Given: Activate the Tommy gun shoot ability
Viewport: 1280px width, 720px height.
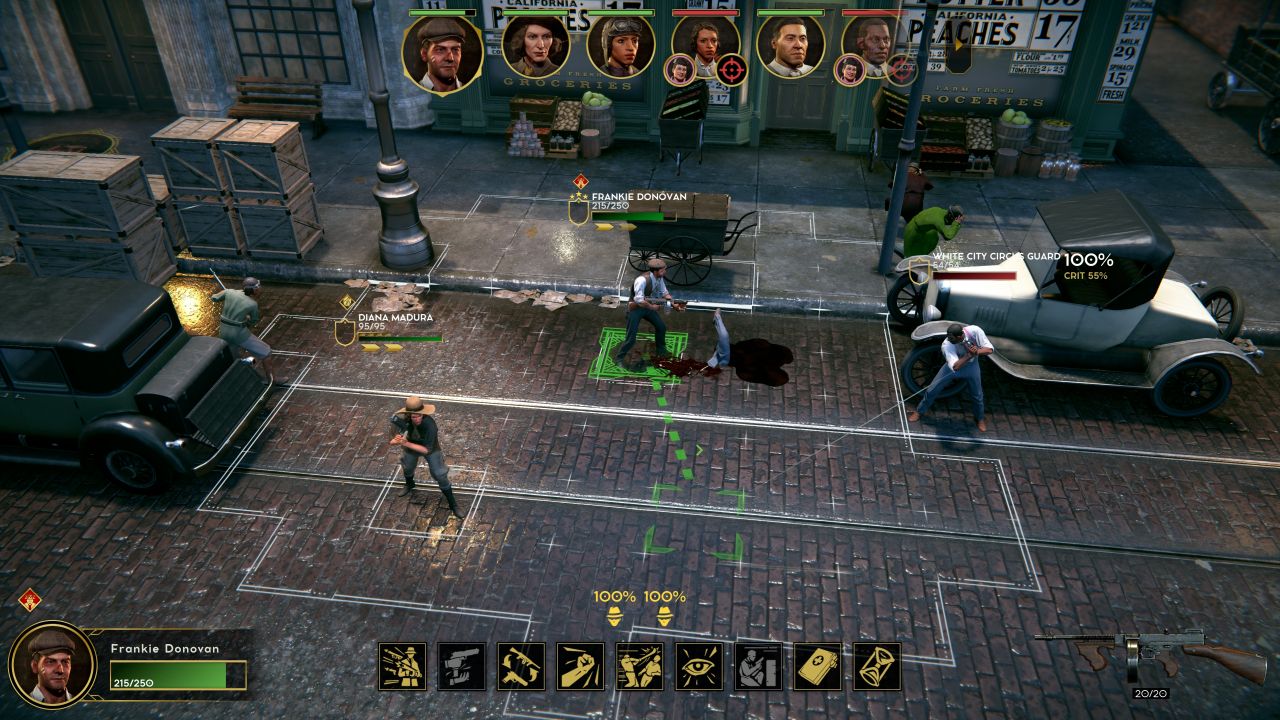Looking at the screenshot, I should point(402,666).
